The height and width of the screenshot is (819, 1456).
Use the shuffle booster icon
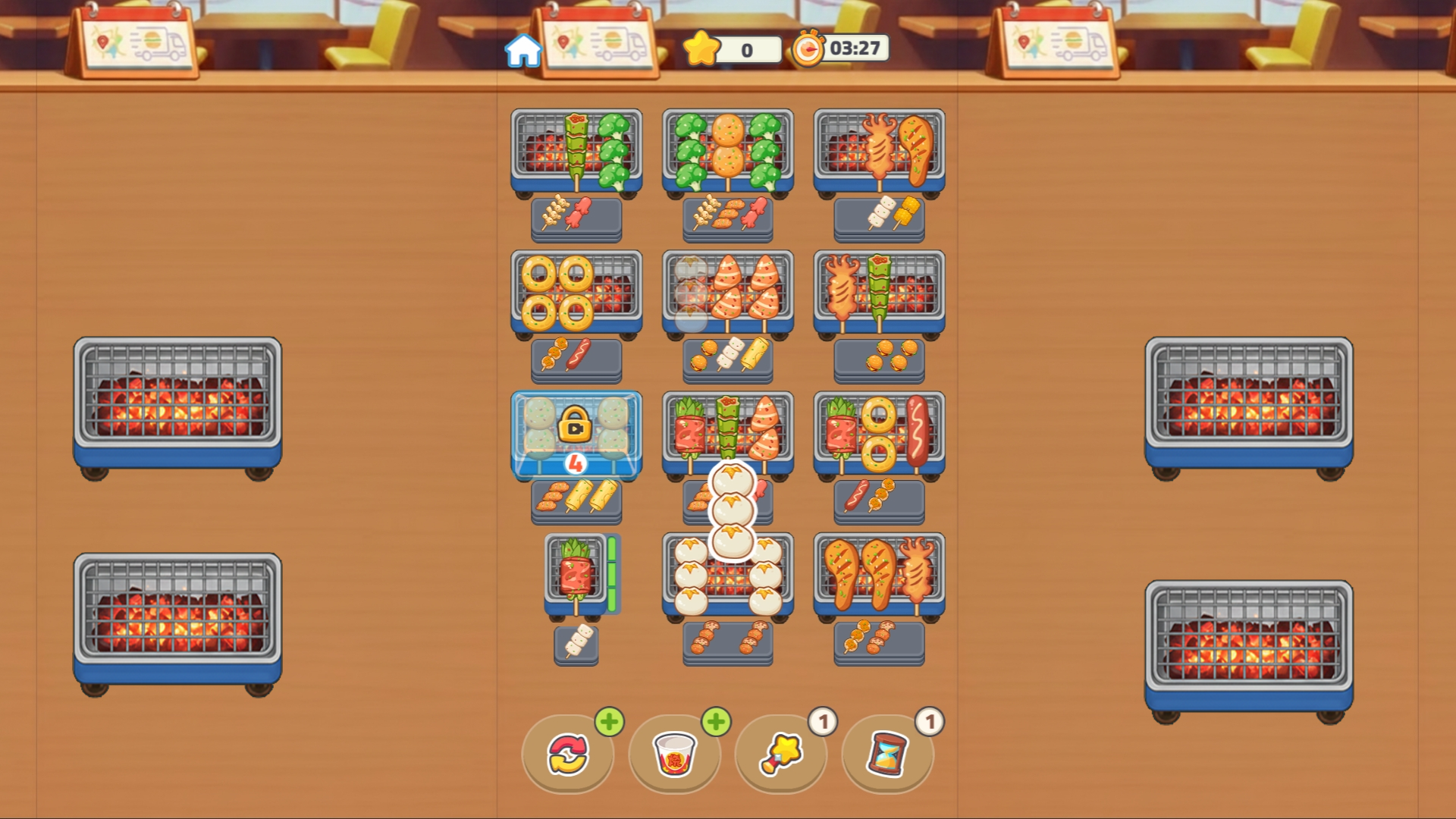(x=567, y=756)
